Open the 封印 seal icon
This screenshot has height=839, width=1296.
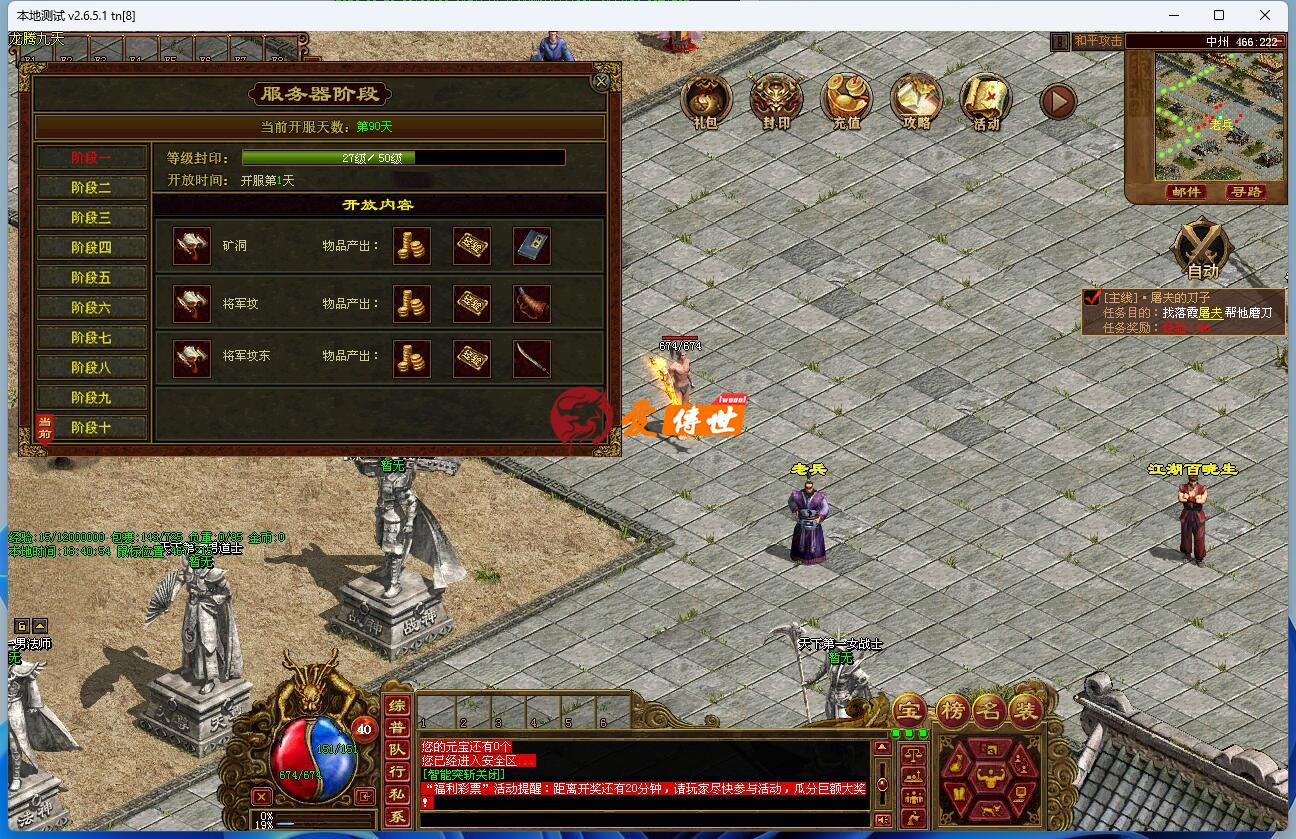776,101
